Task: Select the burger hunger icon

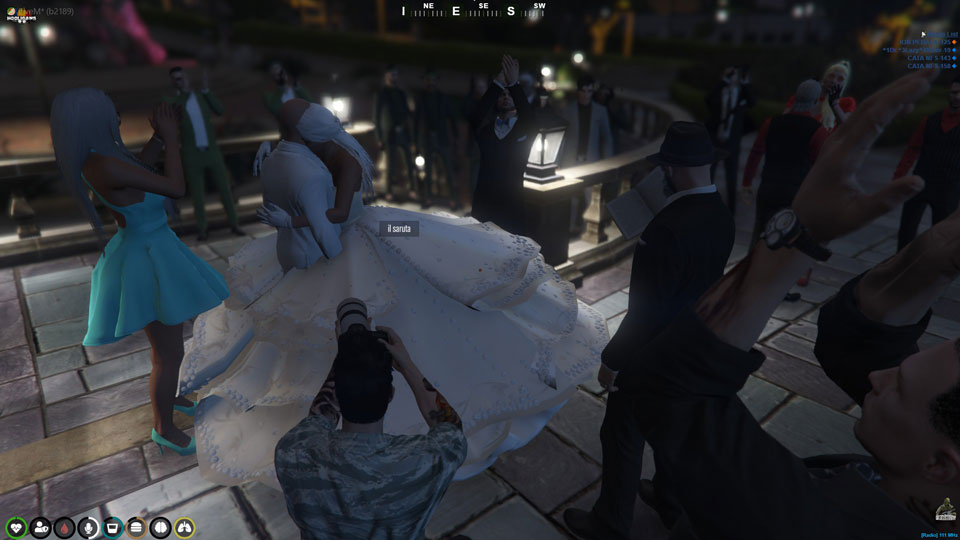Action: pos(136,527)
